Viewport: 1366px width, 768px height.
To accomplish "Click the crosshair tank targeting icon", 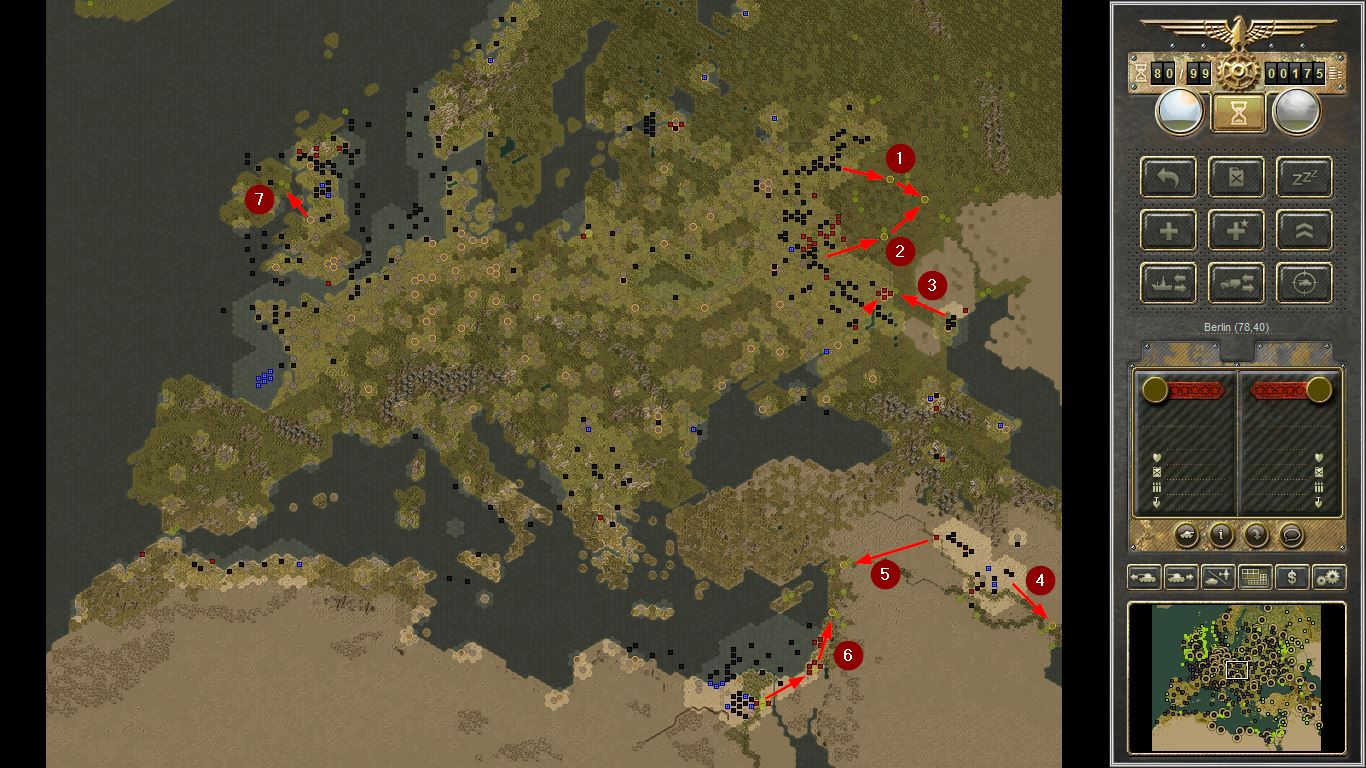I will 1302,283.
